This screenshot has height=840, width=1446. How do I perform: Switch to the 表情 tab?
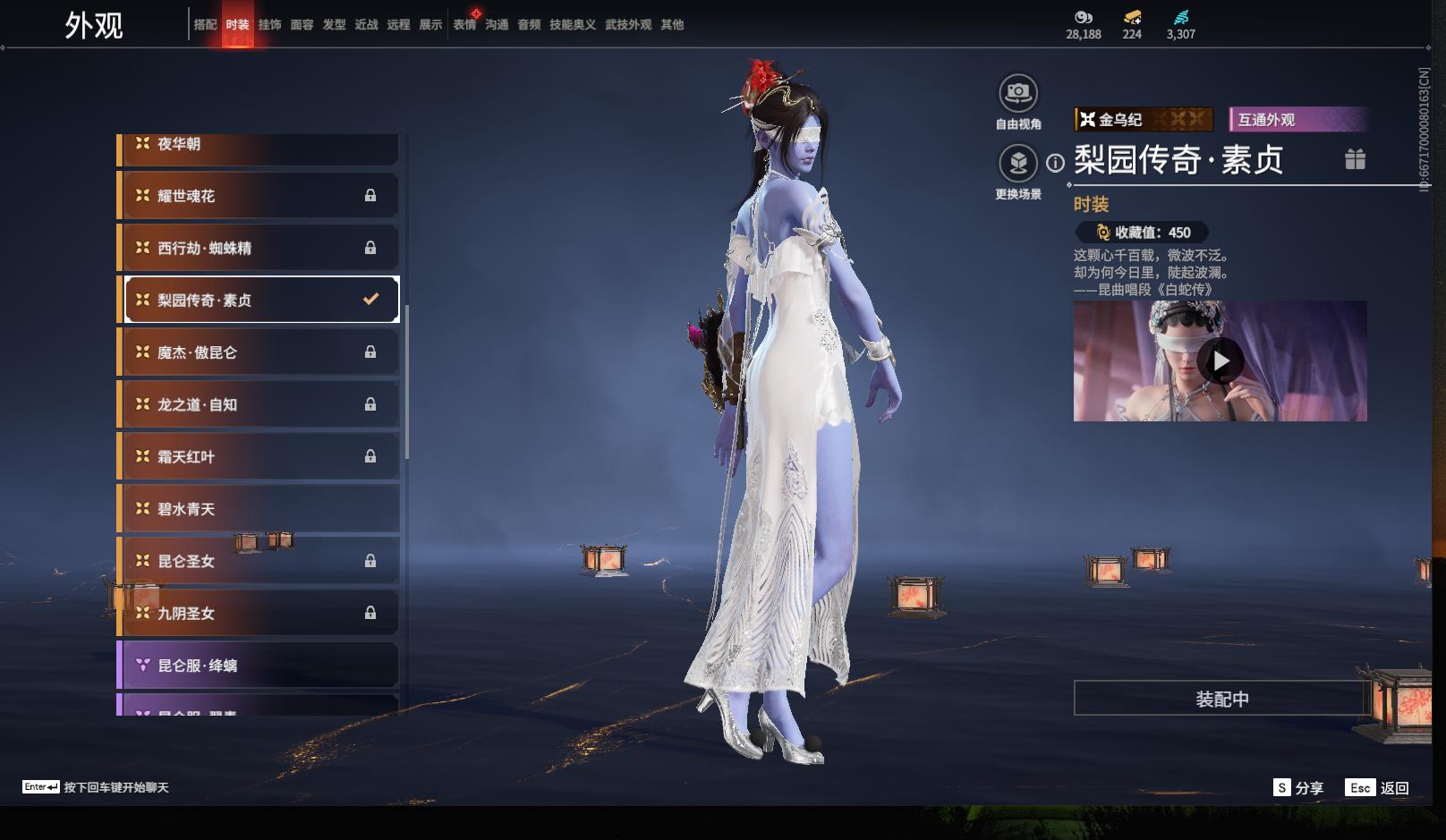464,25
